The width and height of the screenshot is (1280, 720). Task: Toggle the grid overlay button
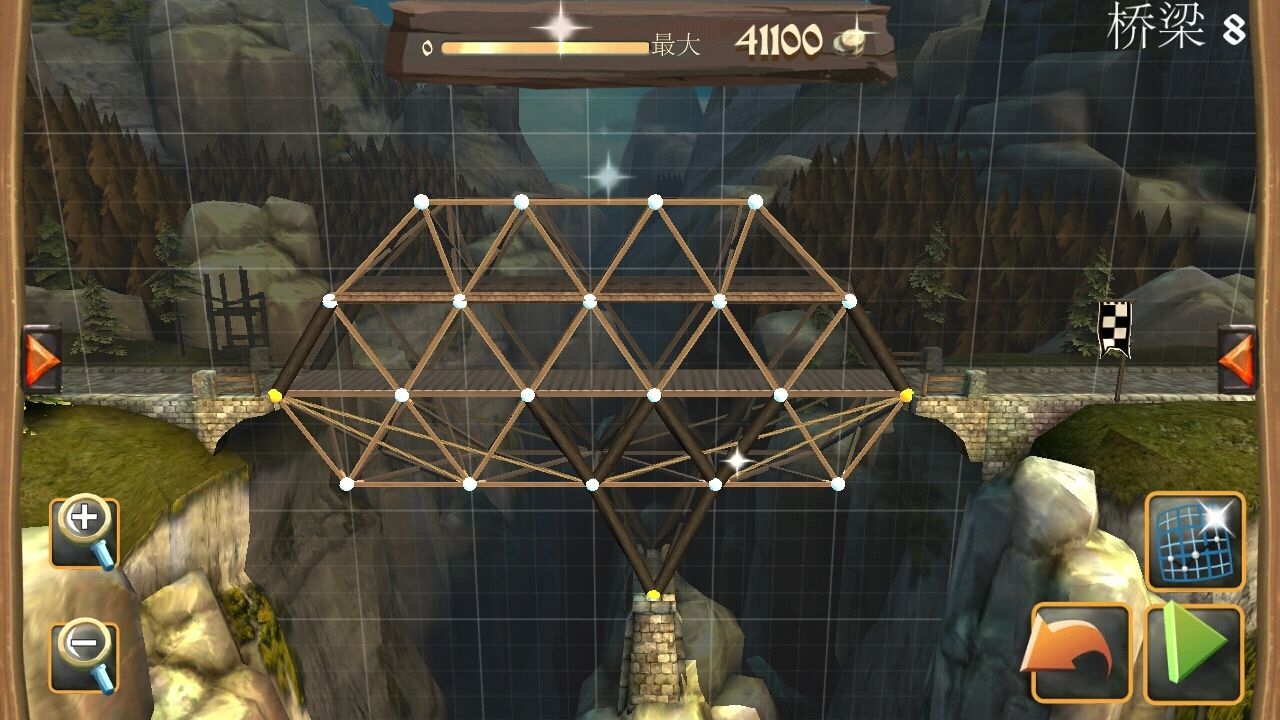[x=1194, y=540]
